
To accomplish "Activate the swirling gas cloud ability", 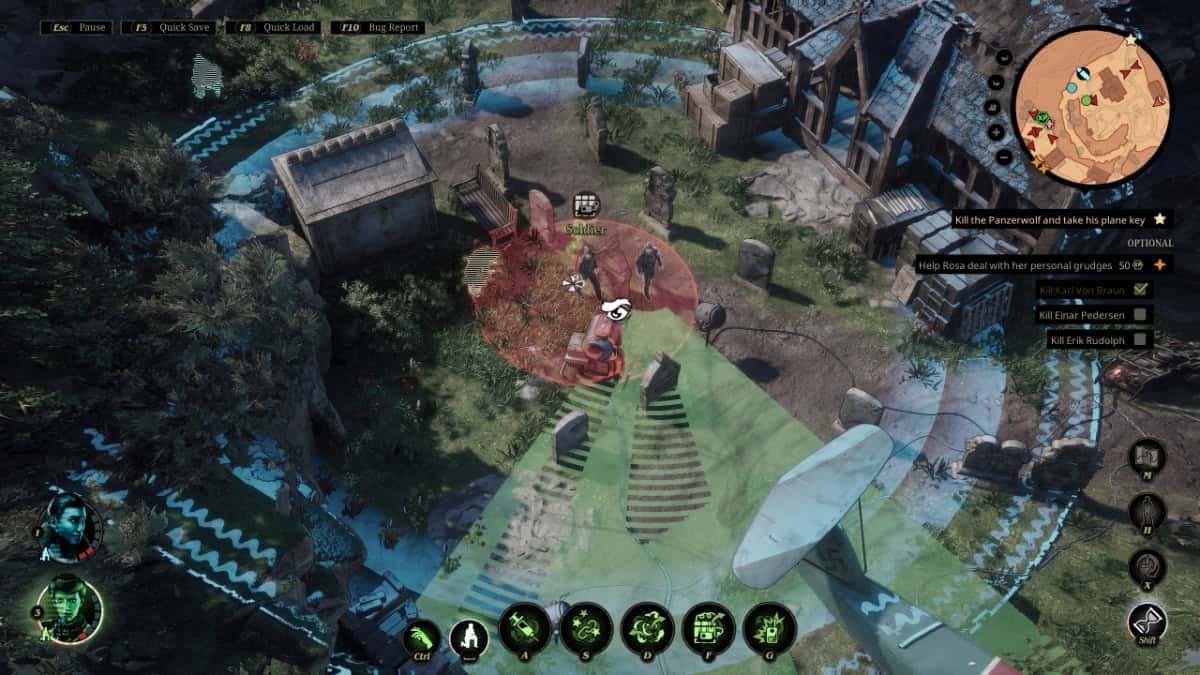I will pos(647,629).
